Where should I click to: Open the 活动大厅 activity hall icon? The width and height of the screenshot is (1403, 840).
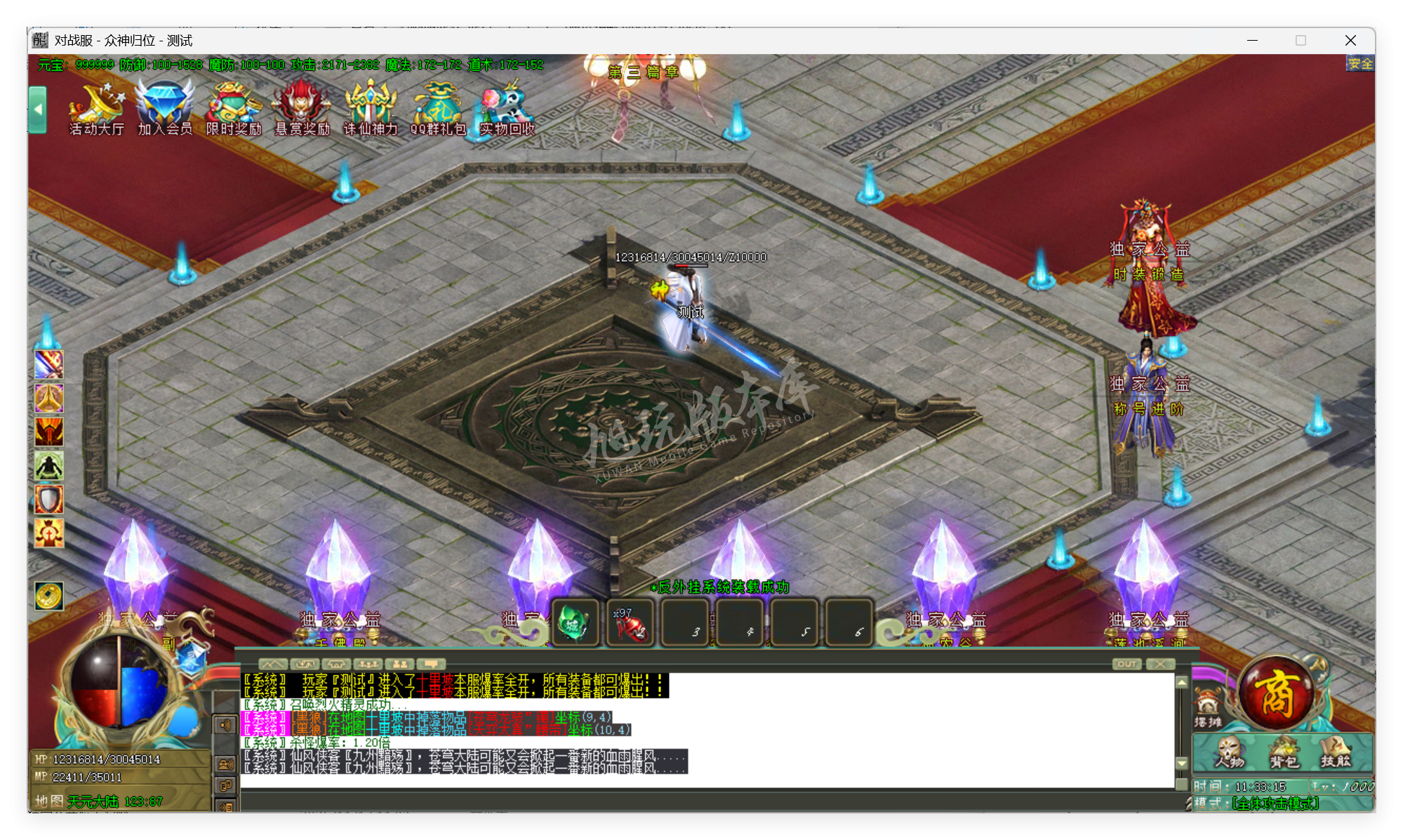95,109
